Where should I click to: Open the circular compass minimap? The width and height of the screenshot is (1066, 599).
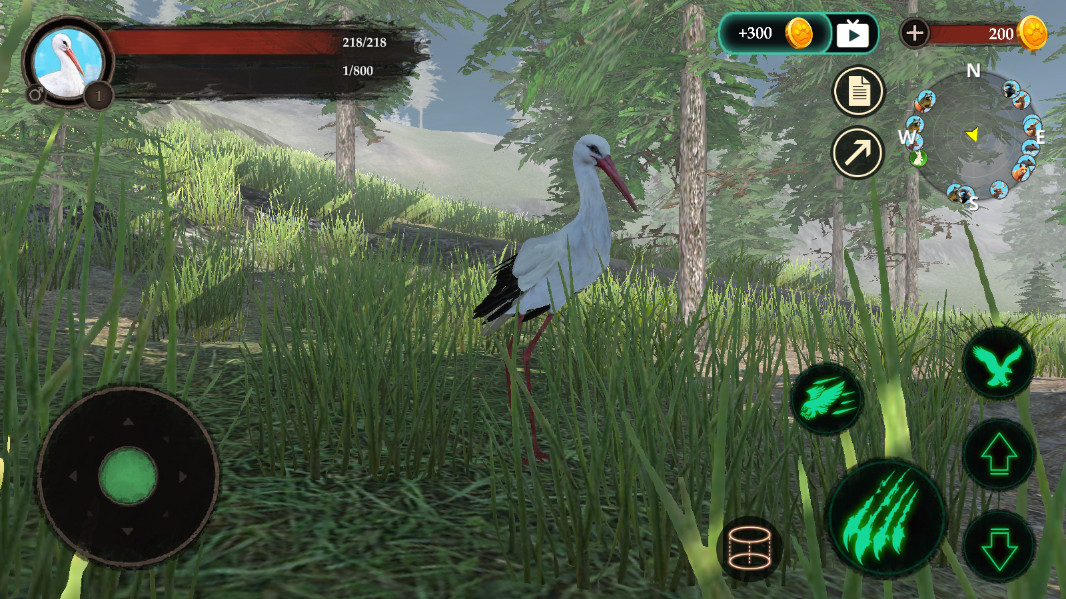tap(973, 136)
